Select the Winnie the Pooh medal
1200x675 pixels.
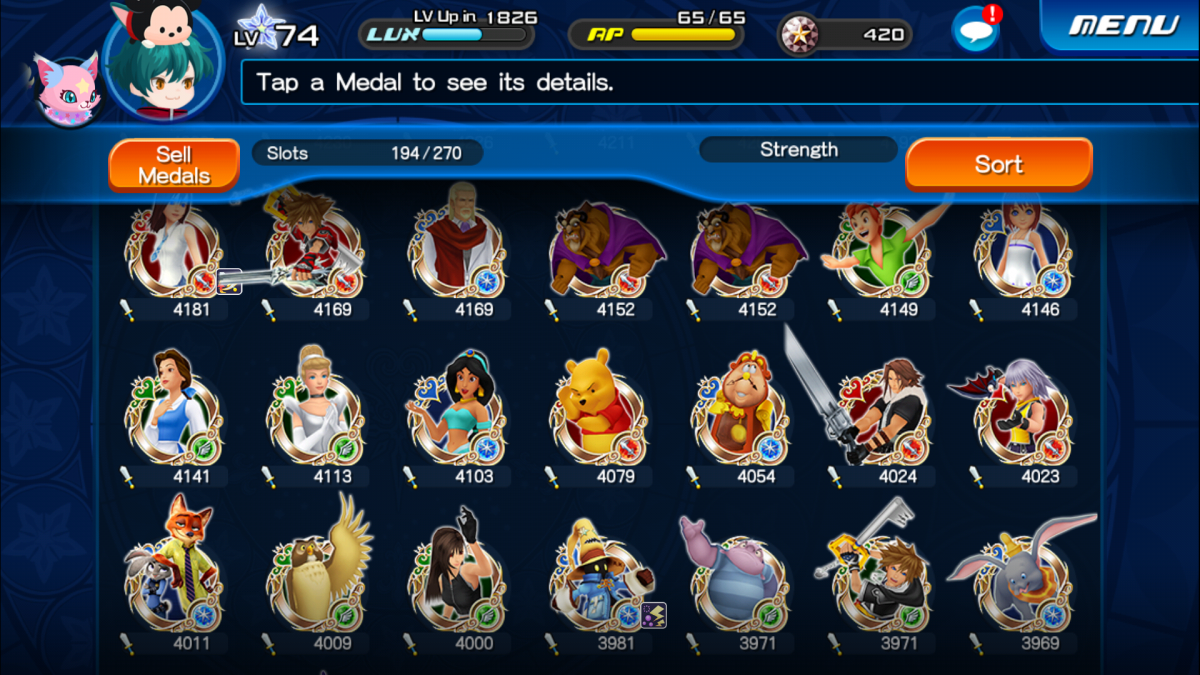596,414
